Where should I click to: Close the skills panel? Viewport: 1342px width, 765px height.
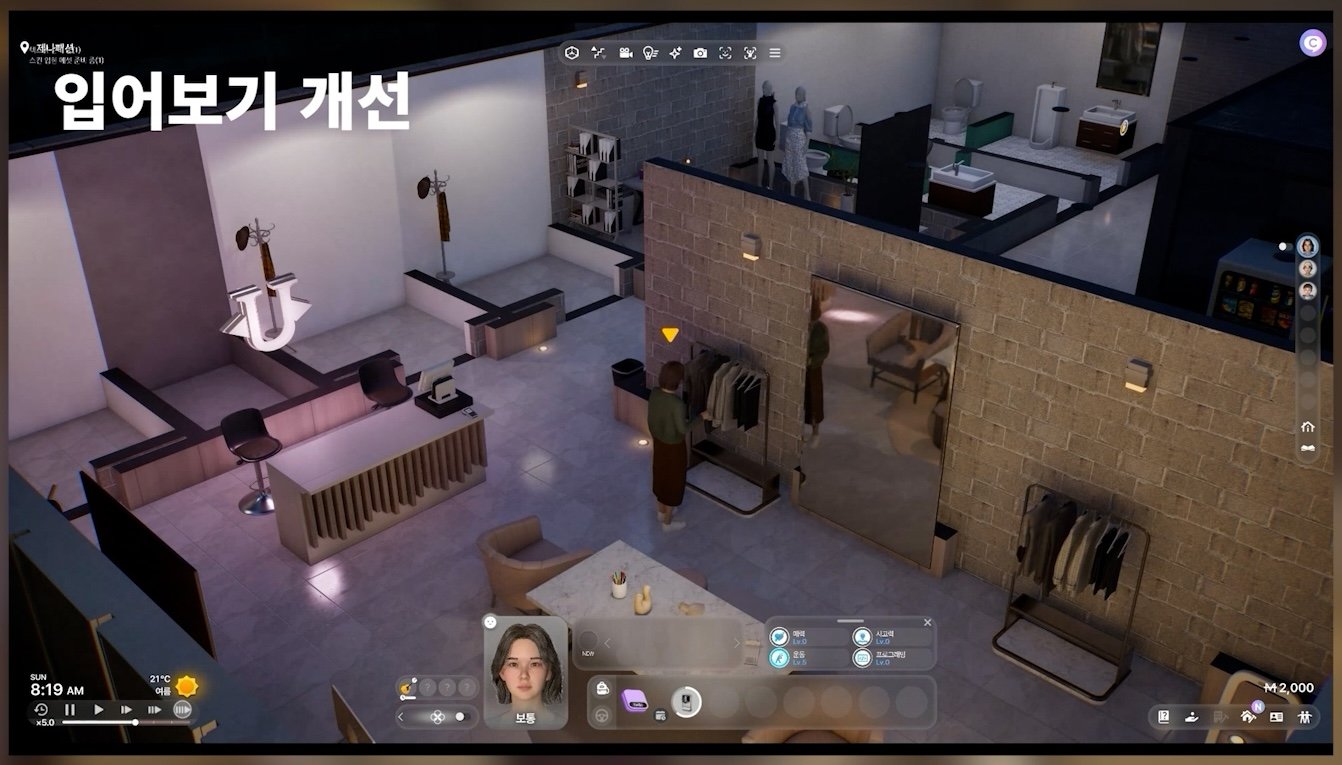927,623
